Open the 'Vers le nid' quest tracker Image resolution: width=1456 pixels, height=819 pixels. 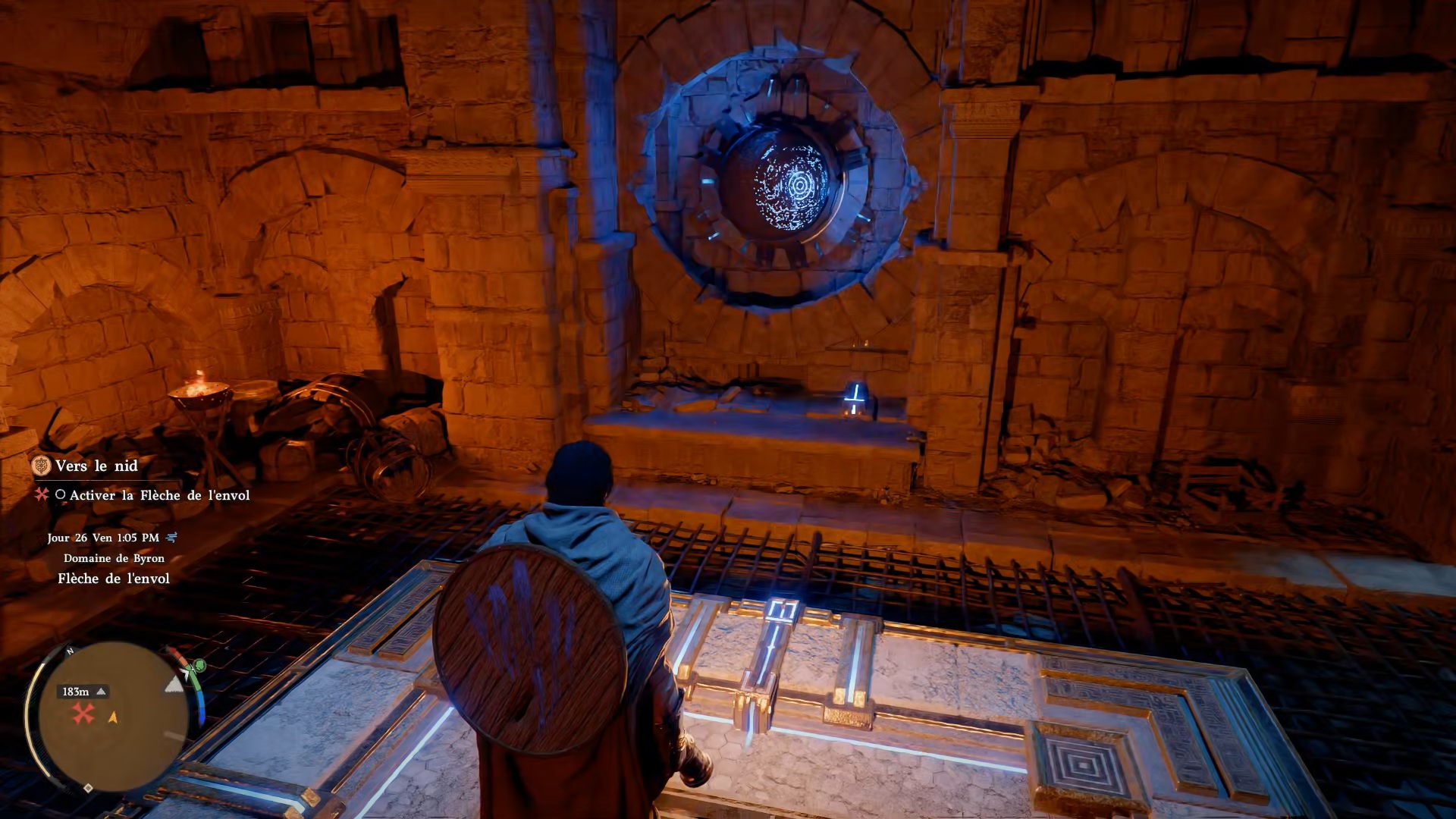click(x=96, y=466)
